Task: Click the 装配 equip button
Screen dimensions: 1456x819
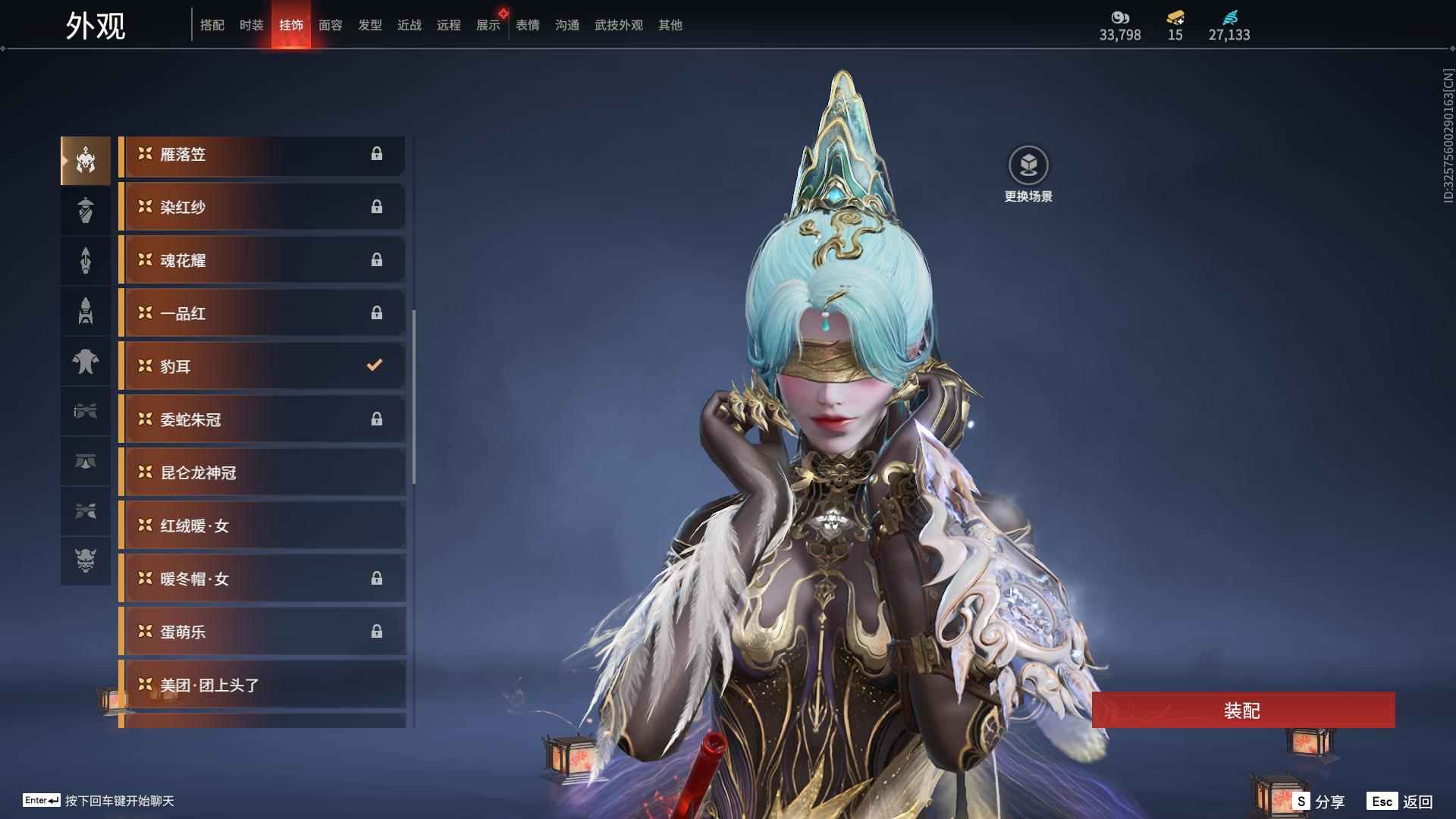Action: point(1242,710)
